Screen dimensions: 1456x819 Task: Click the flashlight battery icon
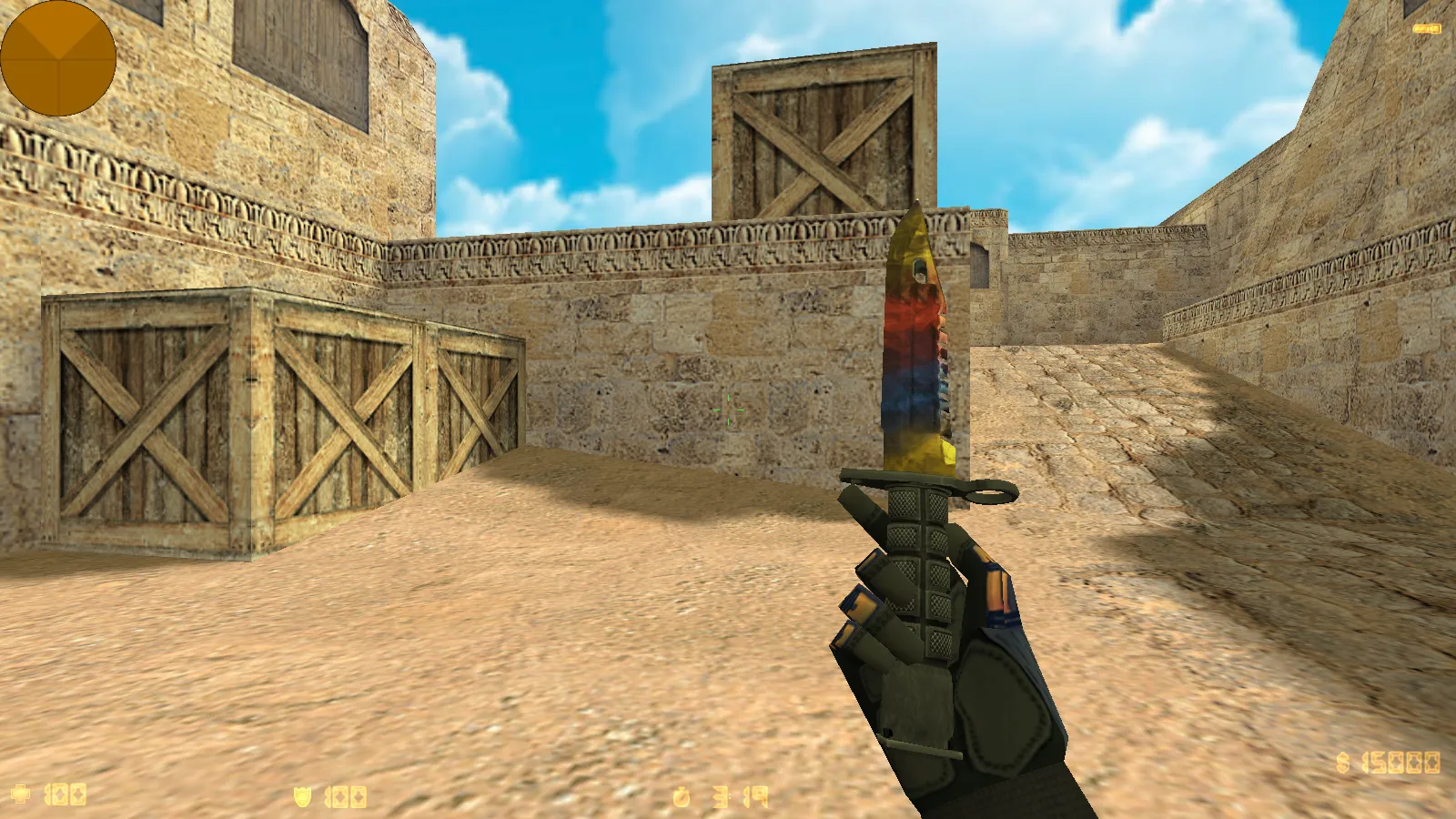pos(1426,29)
